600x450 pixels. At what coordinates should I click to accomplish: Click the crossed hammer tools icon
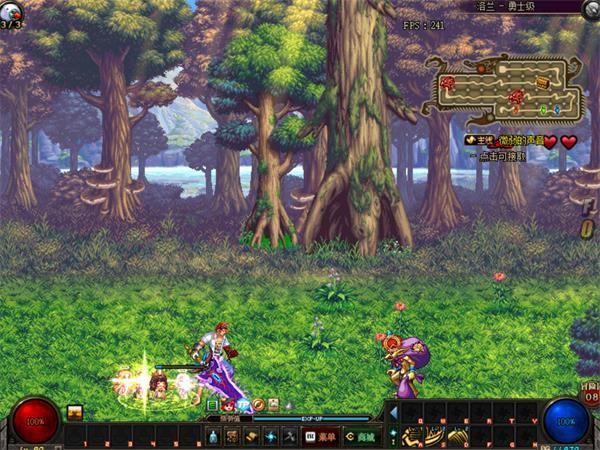click(x=289, y=437)
